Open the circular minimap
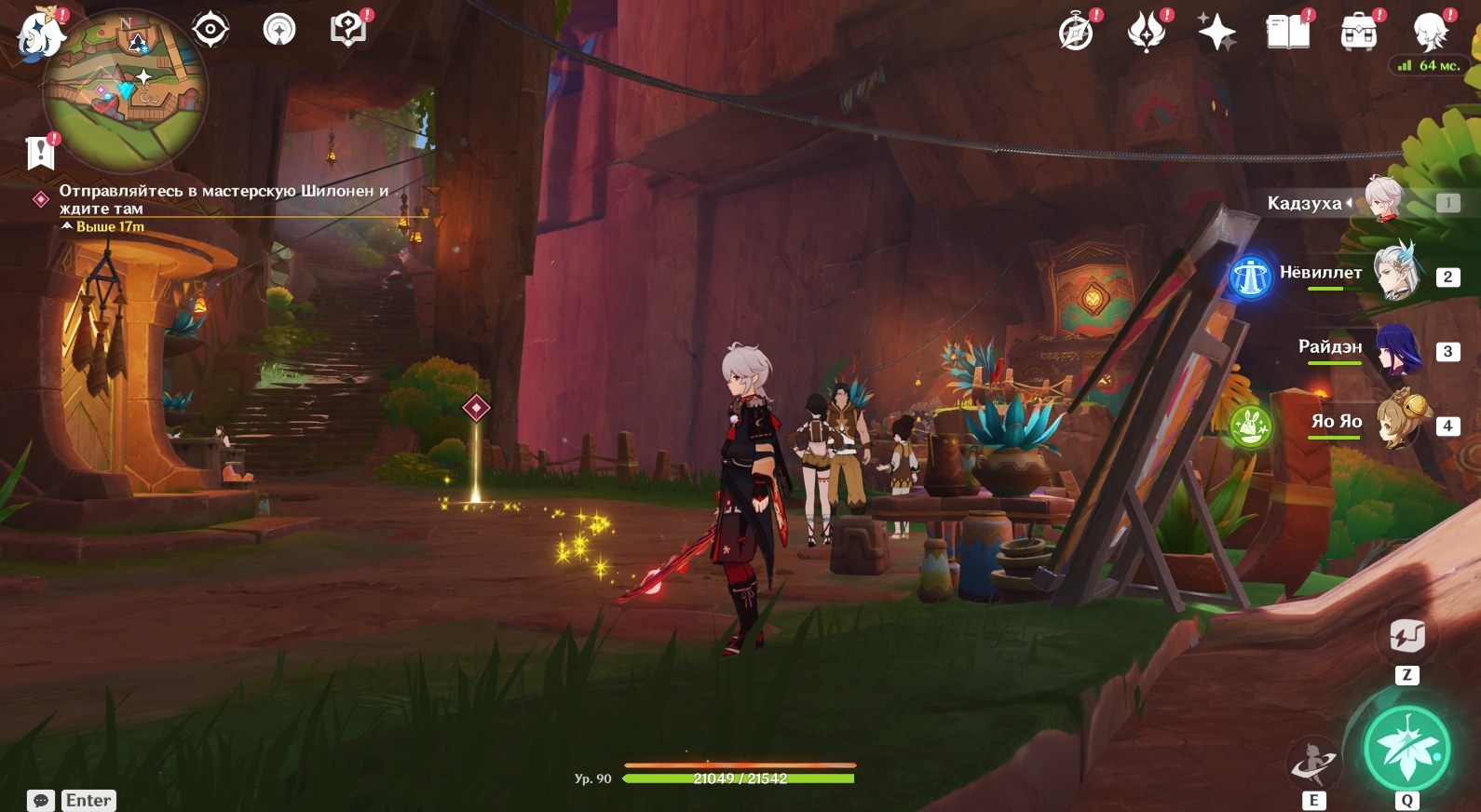The width and height of the screenshot is (1481, 812). [127, 91]
